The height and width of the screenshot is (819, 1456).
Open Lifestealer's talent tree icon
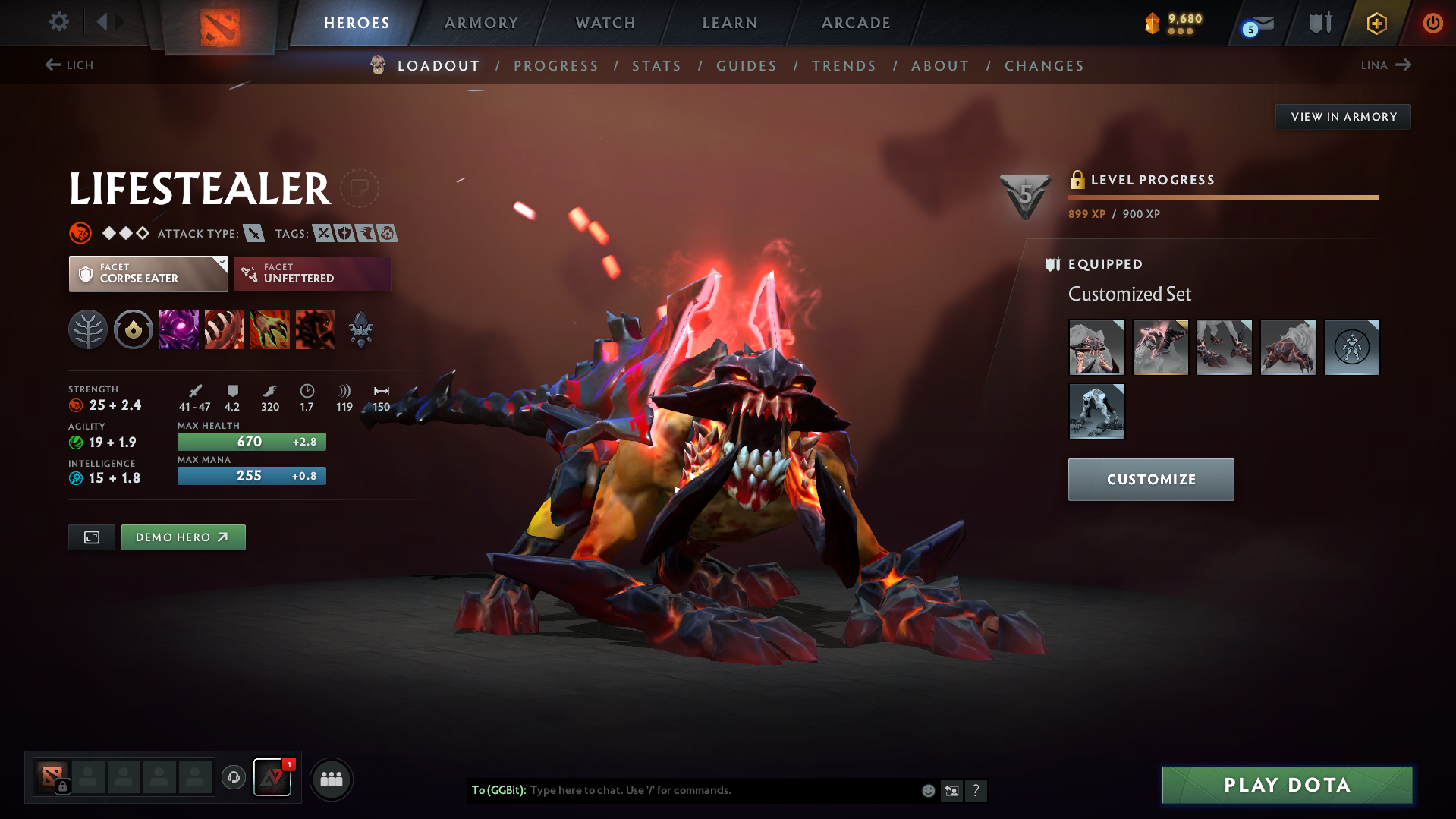(87, 329)
